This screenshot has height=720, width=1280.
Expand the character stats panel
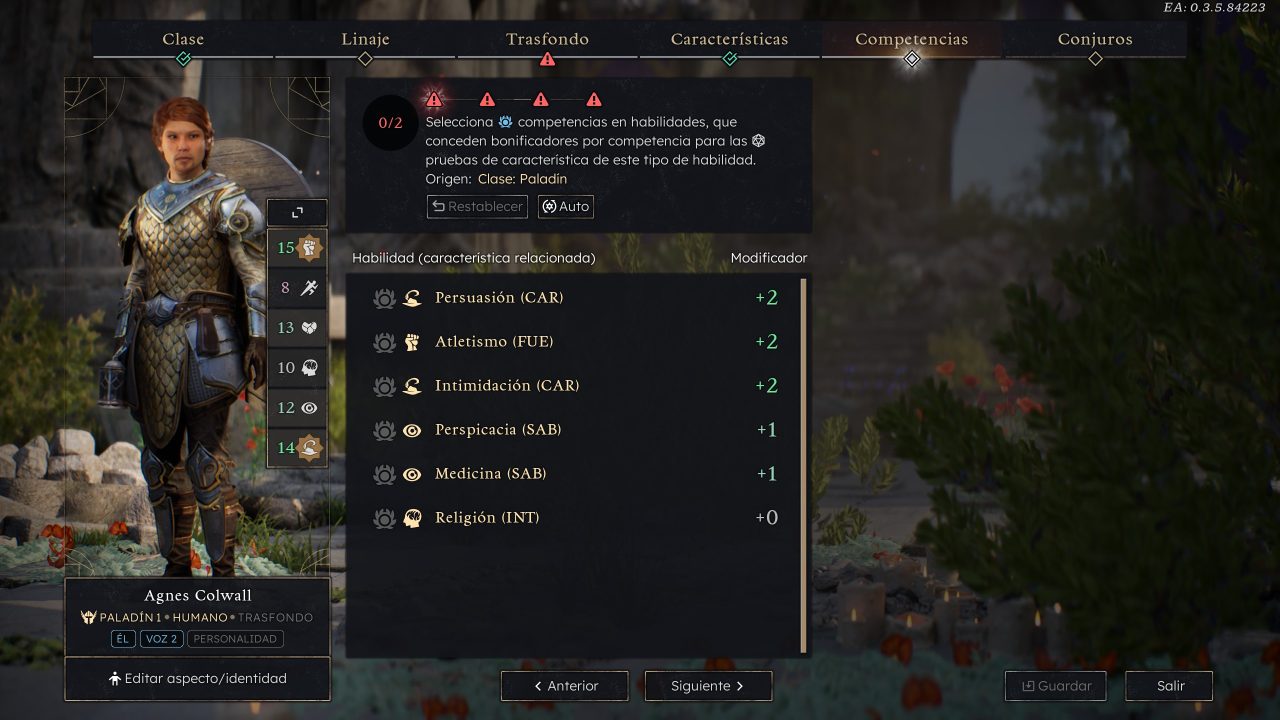click(x=297, y=212)
